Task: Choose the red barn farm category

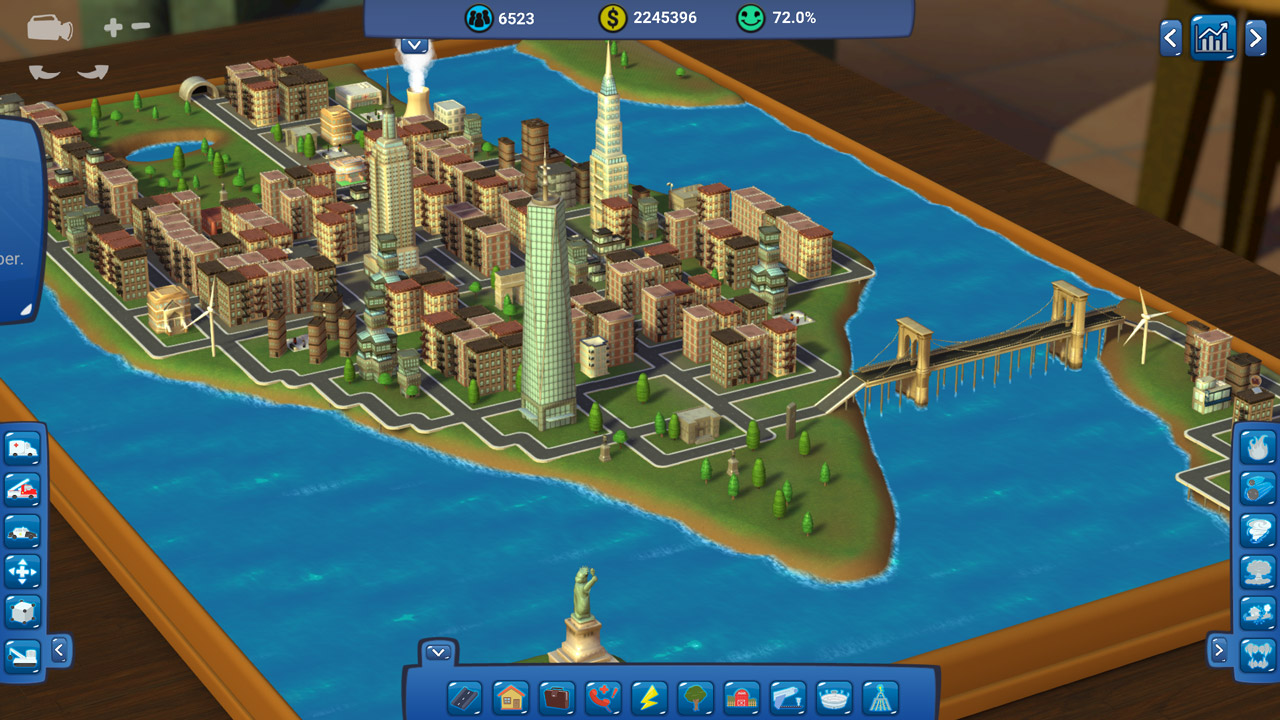Action: coord(741,697)
